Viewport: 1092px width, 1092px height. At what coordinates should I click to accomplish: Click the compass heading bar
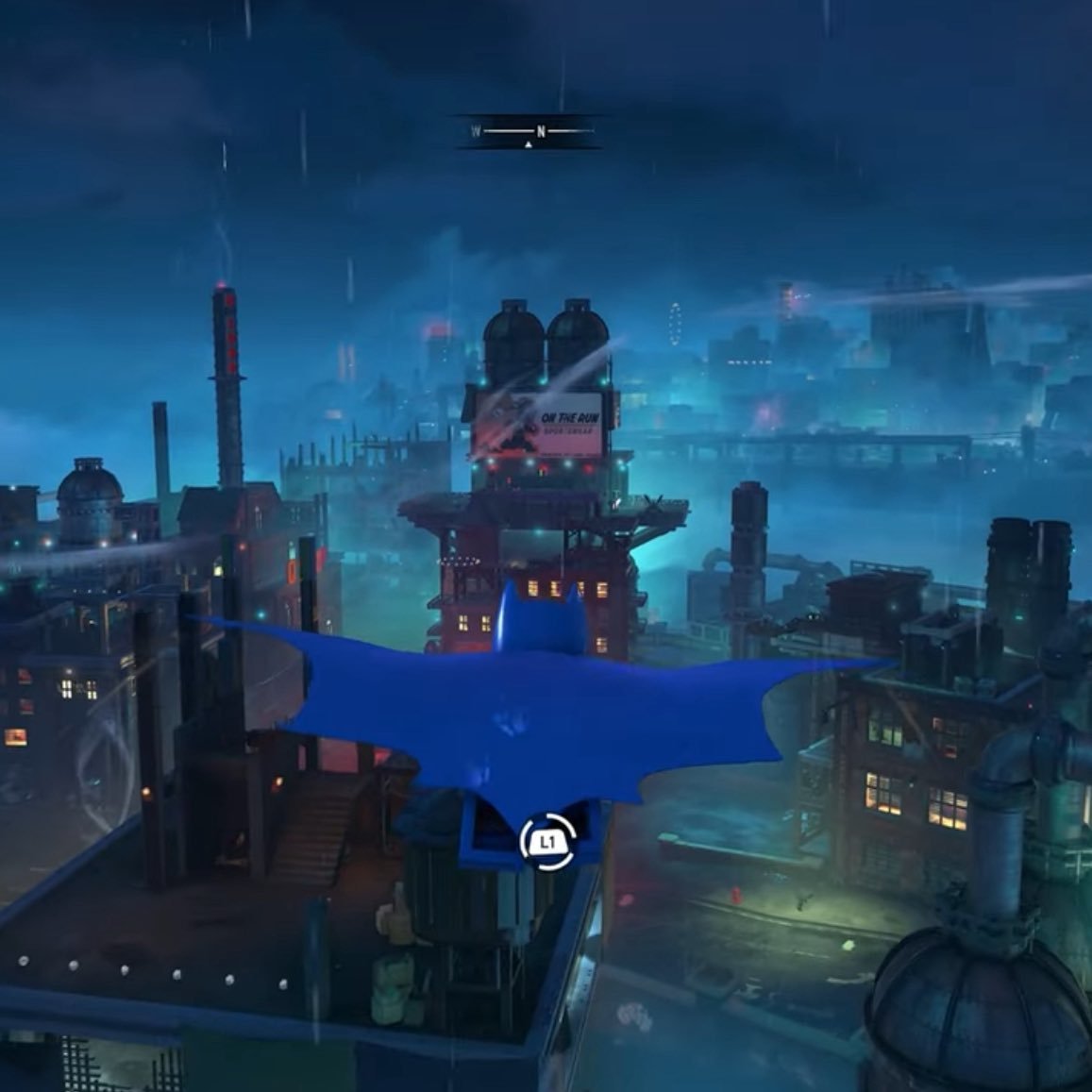click(x=531, y=132)
